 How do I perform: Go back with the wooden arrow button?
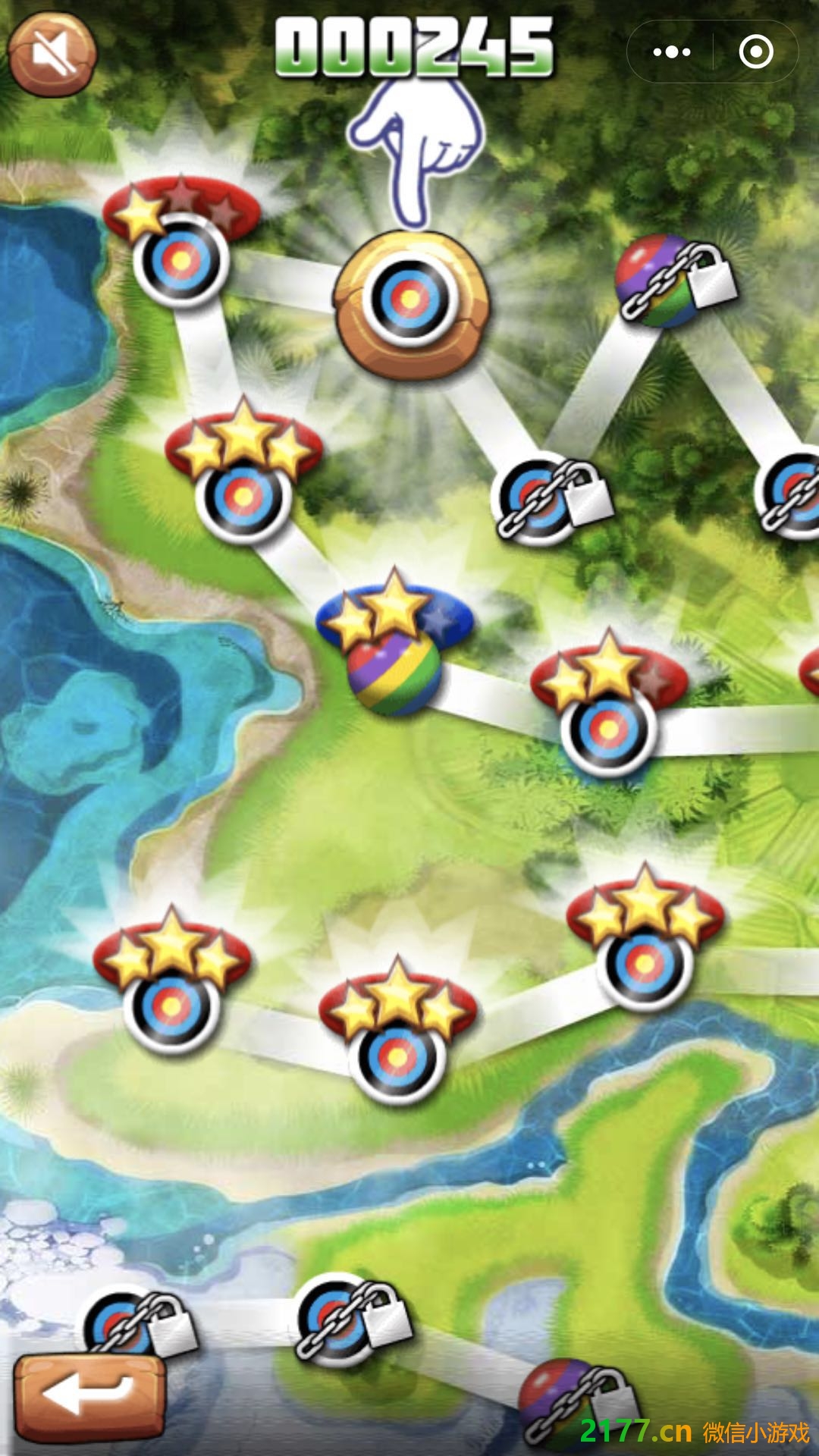89,1398
